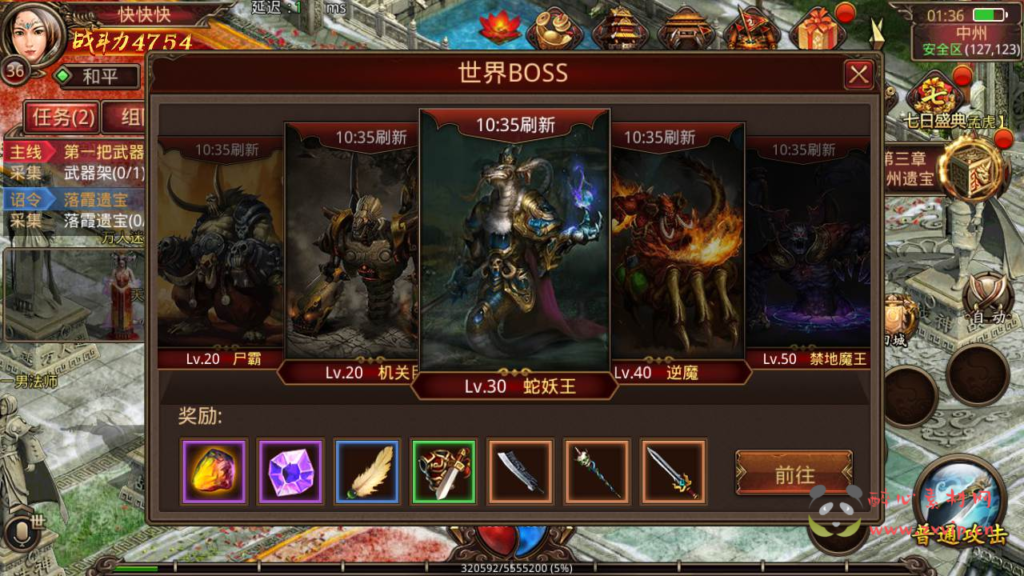Select the Lv.50 禁地魔王 boss card
Viewport: 1024px width, 576px height.
click(x=808, y=260)
